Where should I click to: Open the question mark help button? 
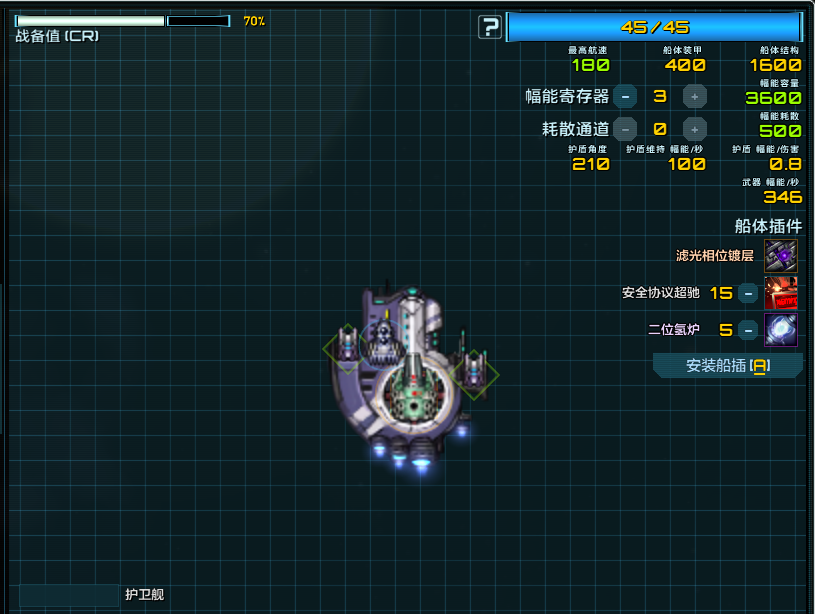pyautogui.click(x=490, y=27)
